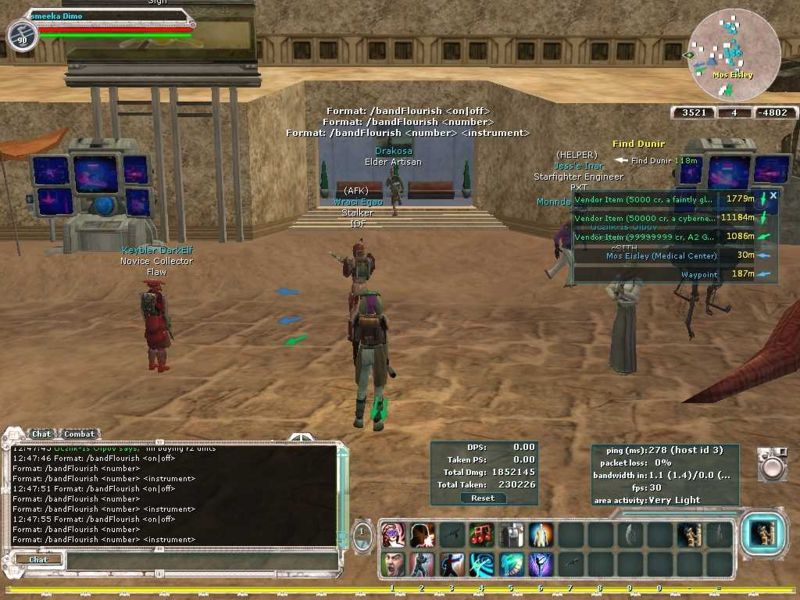
Task: Choose the Vendor Item 5000 cr waypoint
Action: 647,198
